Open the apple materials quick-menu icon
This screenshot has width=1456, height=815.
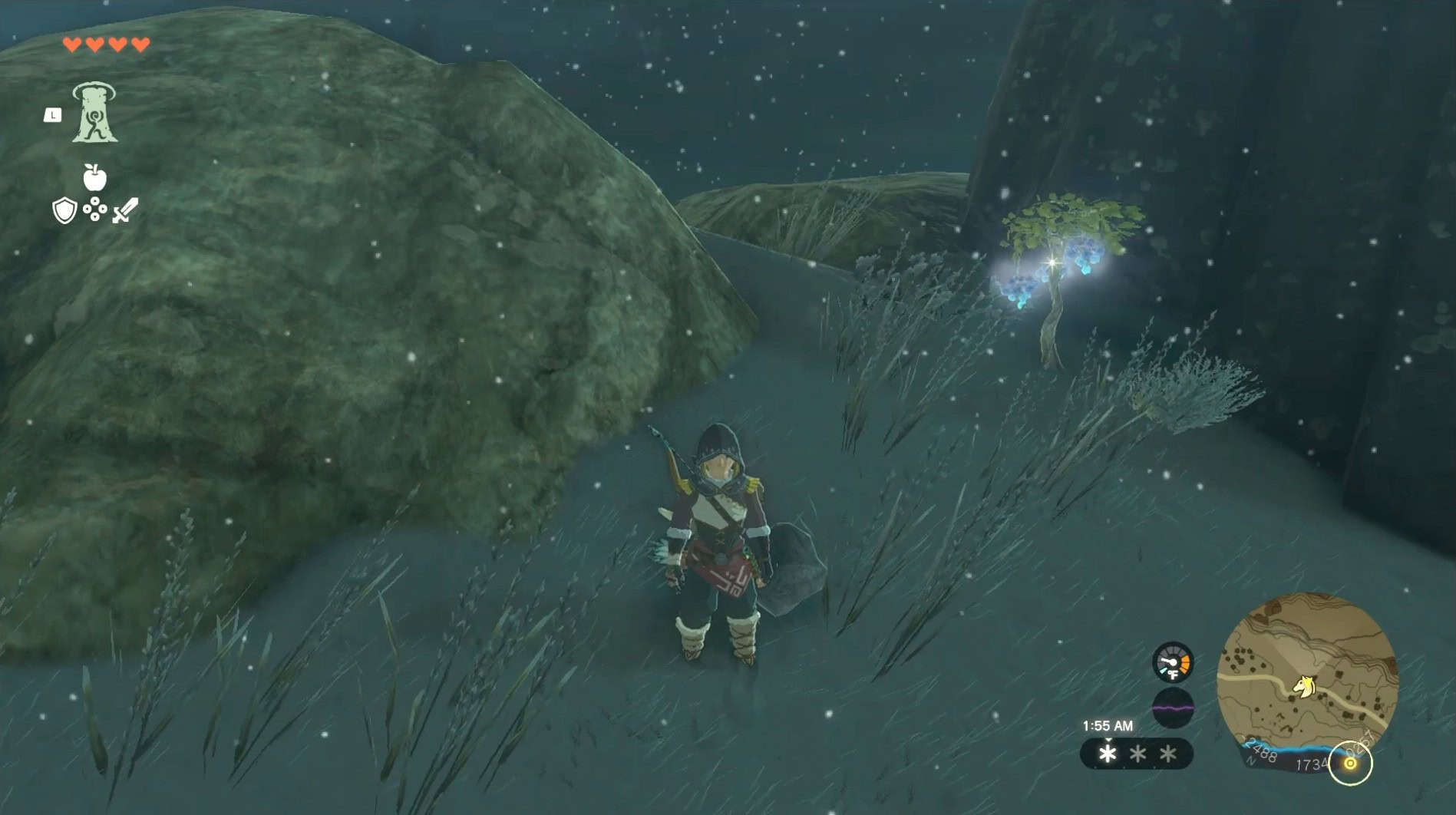click(94, 177)
